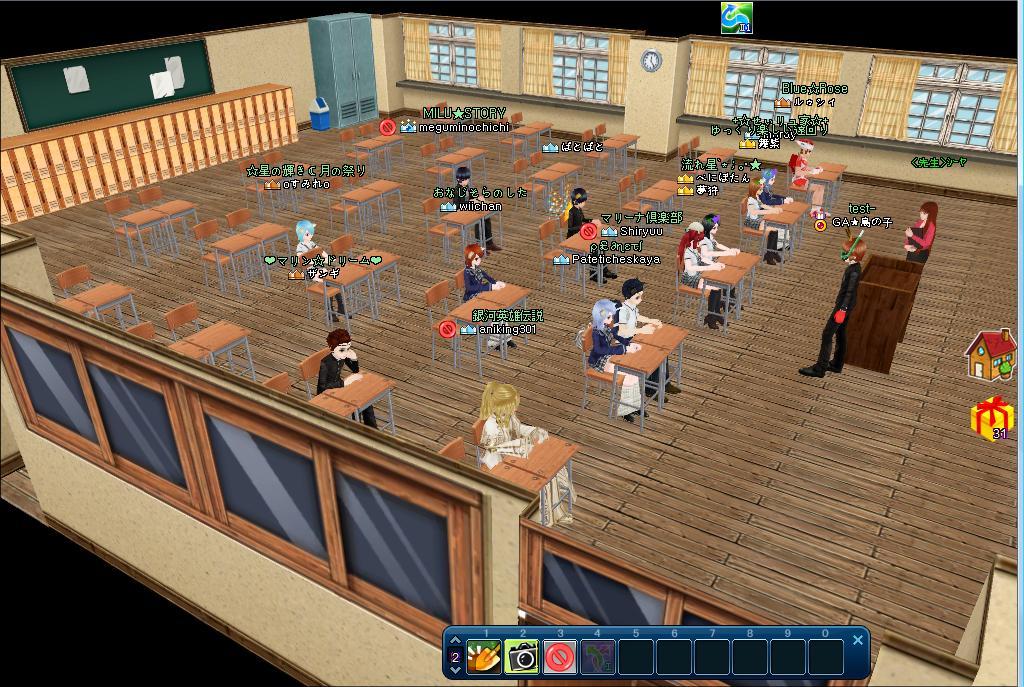Viewport: 1024px width, 687px height.
Task: Use the red prohibition sign hotbar item
Action: click(560, 657)
